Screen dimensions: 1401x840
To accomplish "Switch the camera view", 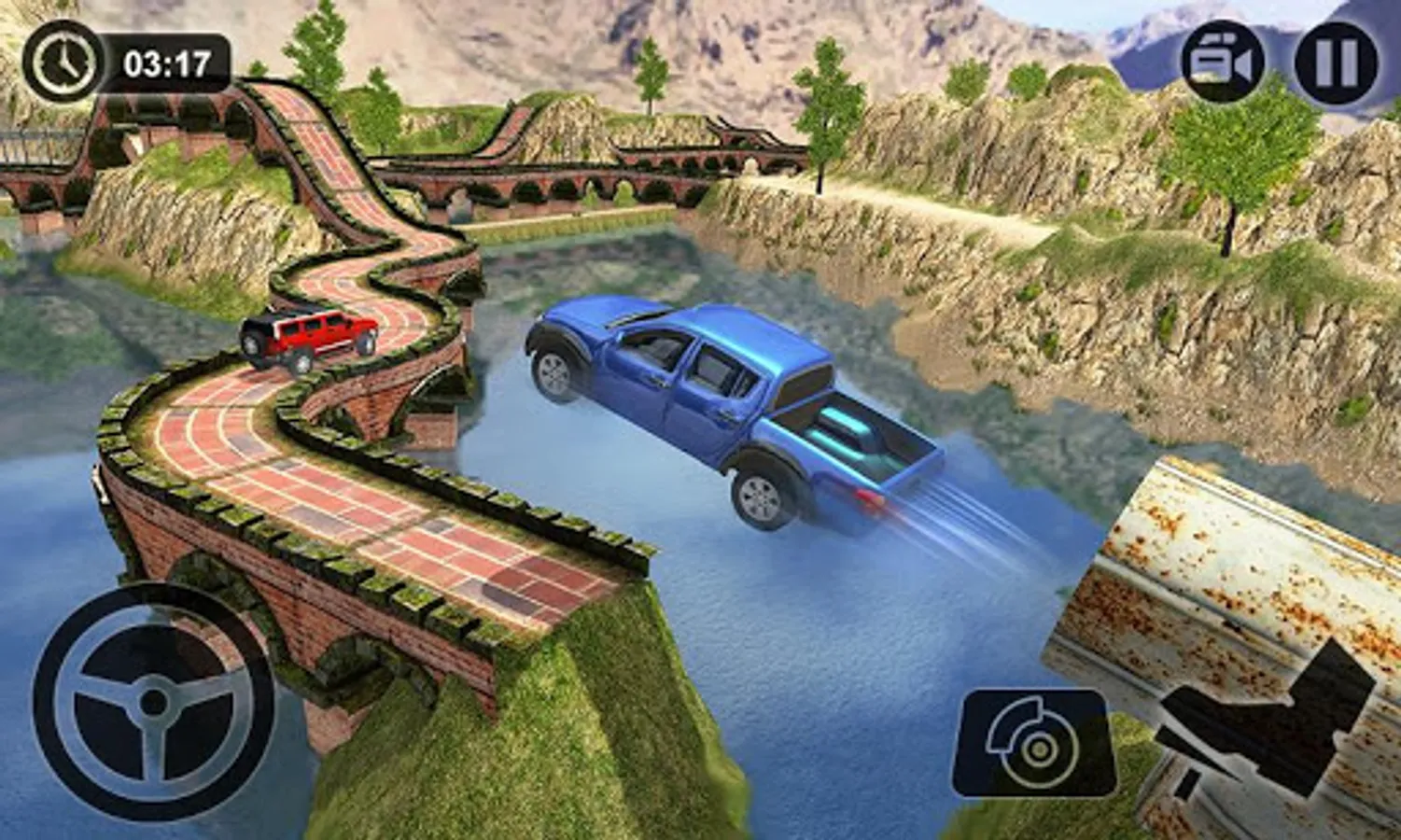I will 1223,63.
